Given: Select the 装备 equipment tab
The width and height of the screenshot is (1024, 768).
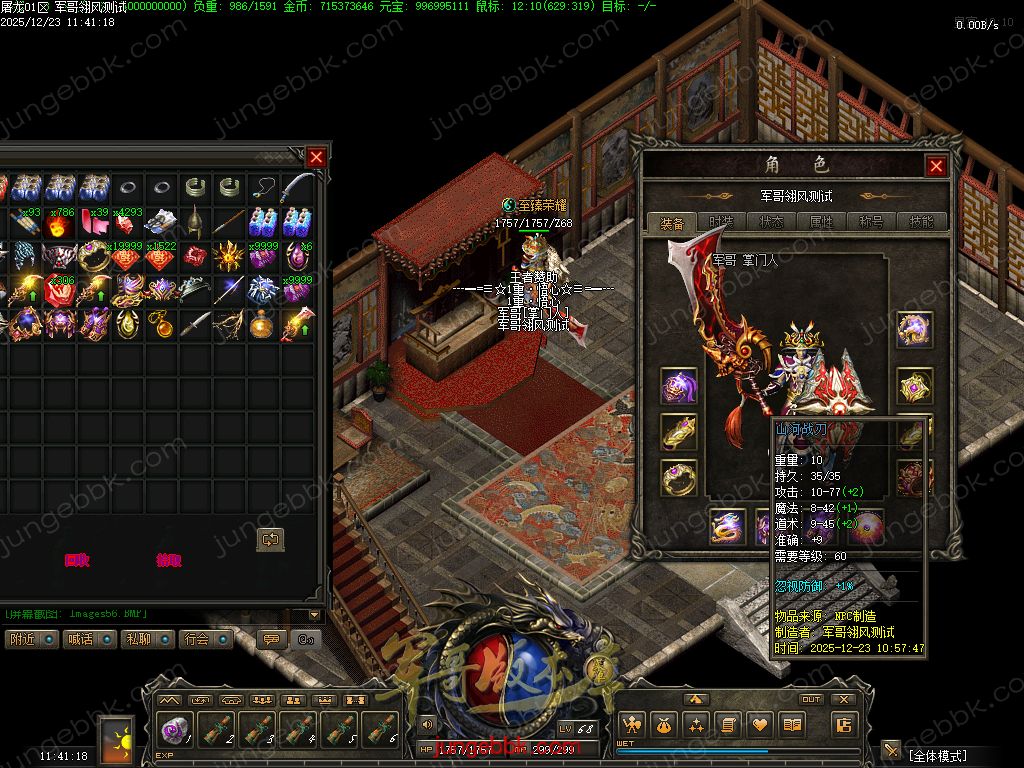Looking at the screenshot, I should pos(672,222).
